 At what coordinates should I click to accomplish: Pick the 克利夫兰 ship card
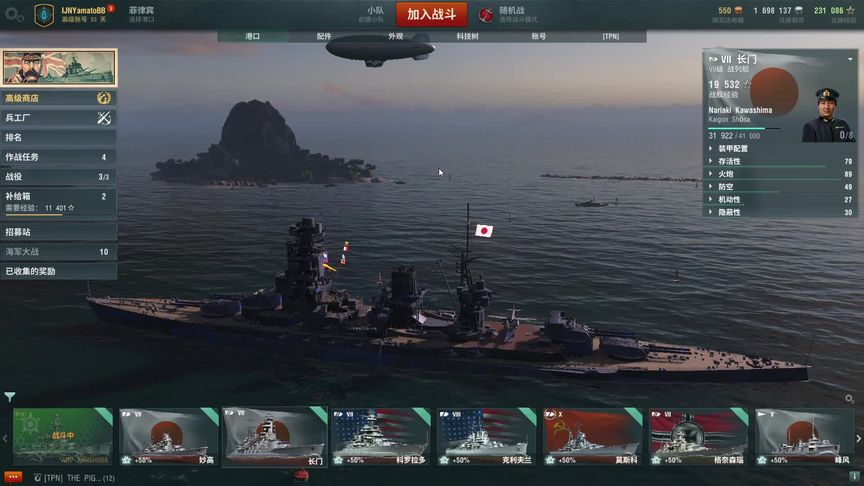tap(487, 437)
